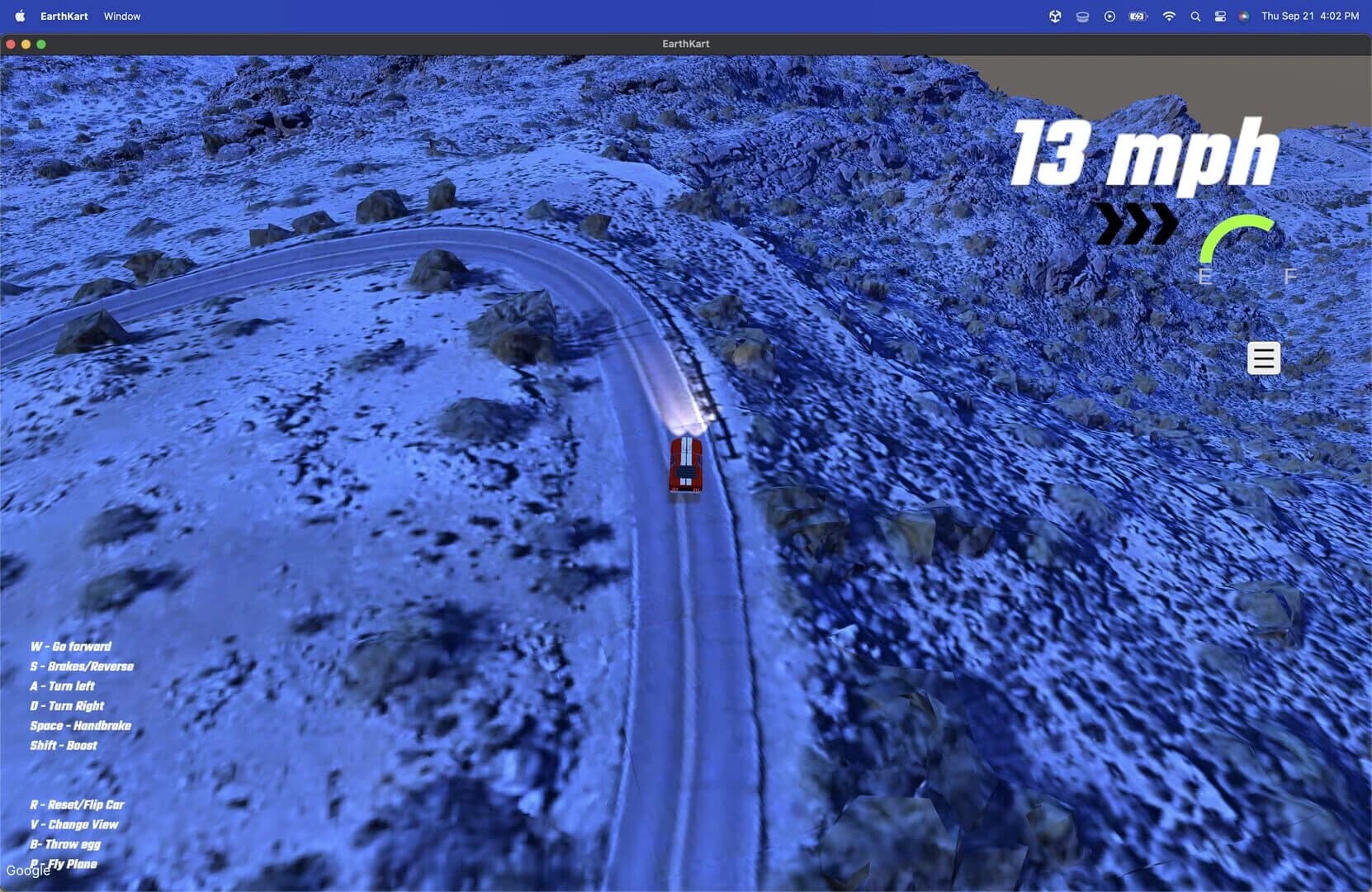This screenshot has width=1372, height=892.
Task: Click the 'P - Fly Plane' instruction
Action: 64,863
